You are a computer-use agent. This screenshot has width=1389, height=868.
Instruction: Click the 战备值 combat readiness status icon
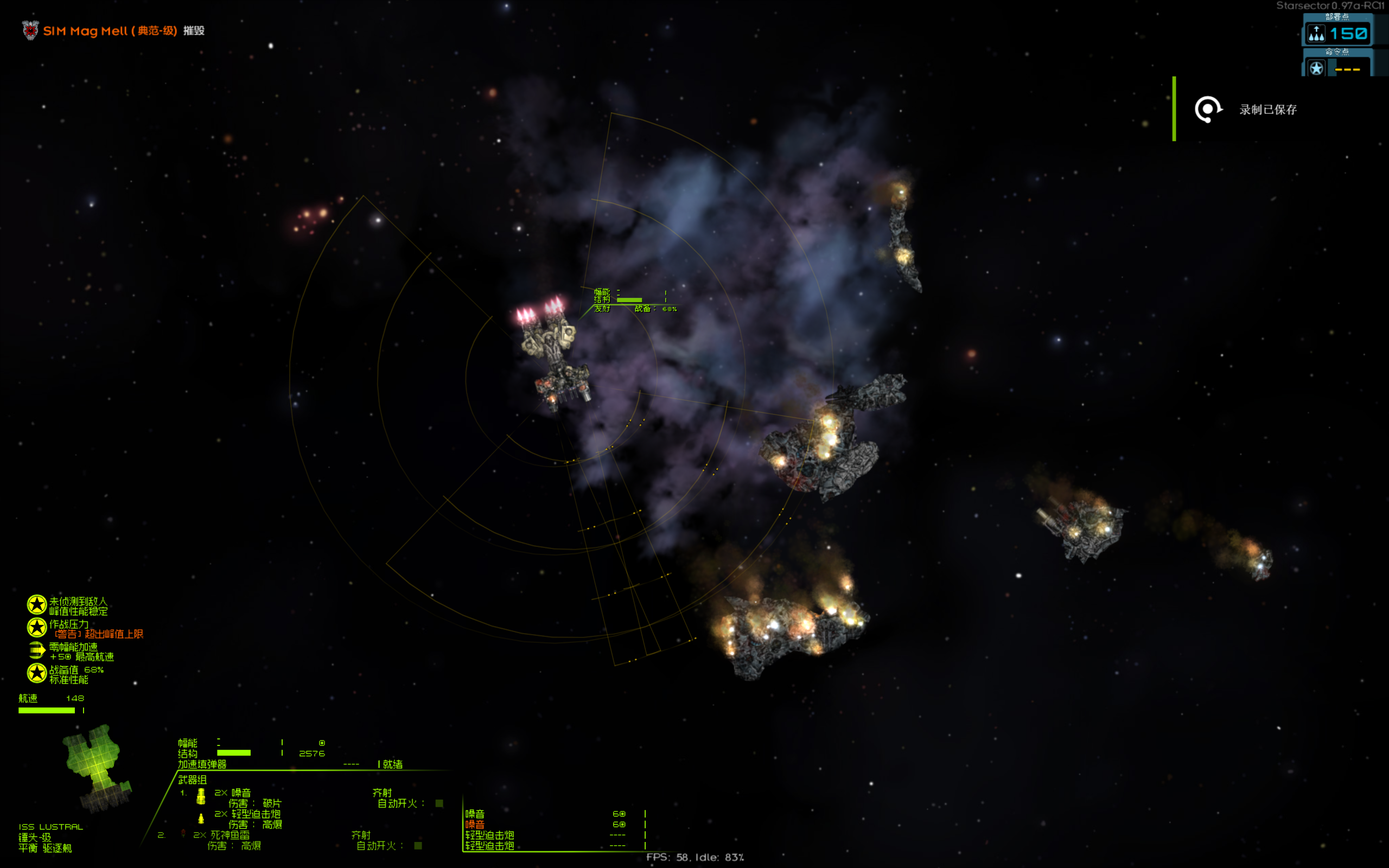tap(37, 673)
